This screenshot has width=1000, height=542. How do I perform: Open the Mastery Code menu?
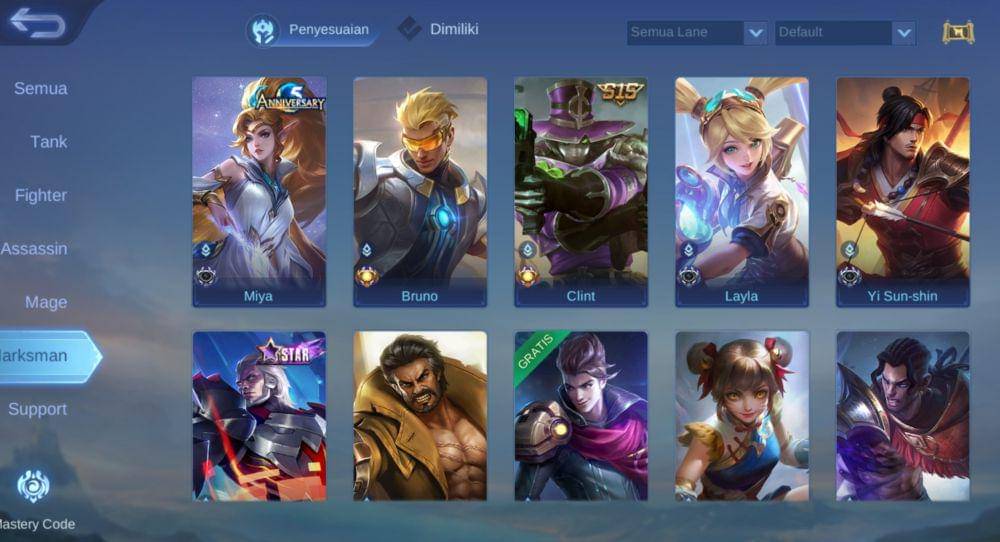[34, 500]
